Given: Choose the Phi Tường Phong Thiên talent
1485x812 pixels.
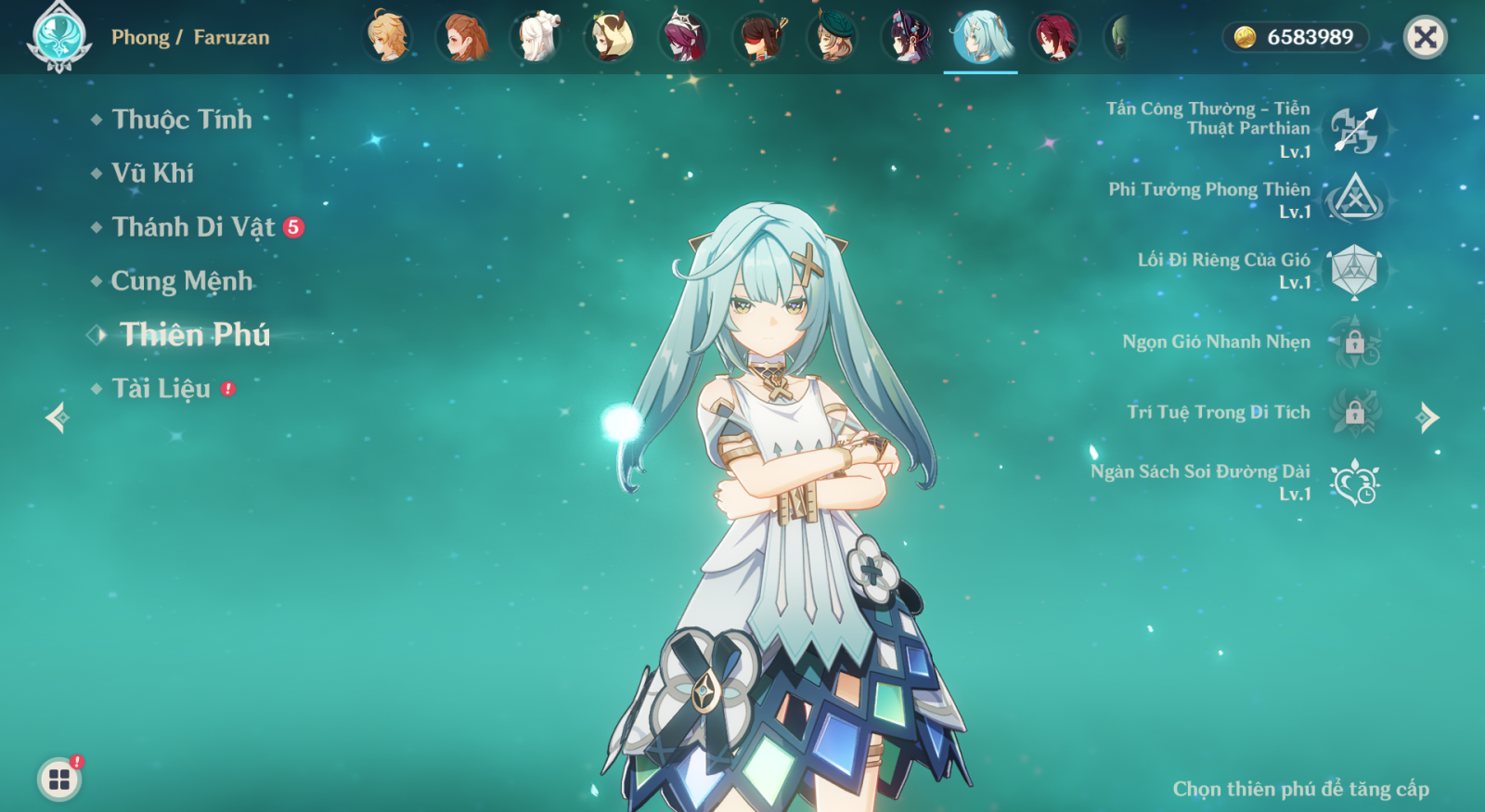Looking at the screenshot, I should [x=1354, y=200].
